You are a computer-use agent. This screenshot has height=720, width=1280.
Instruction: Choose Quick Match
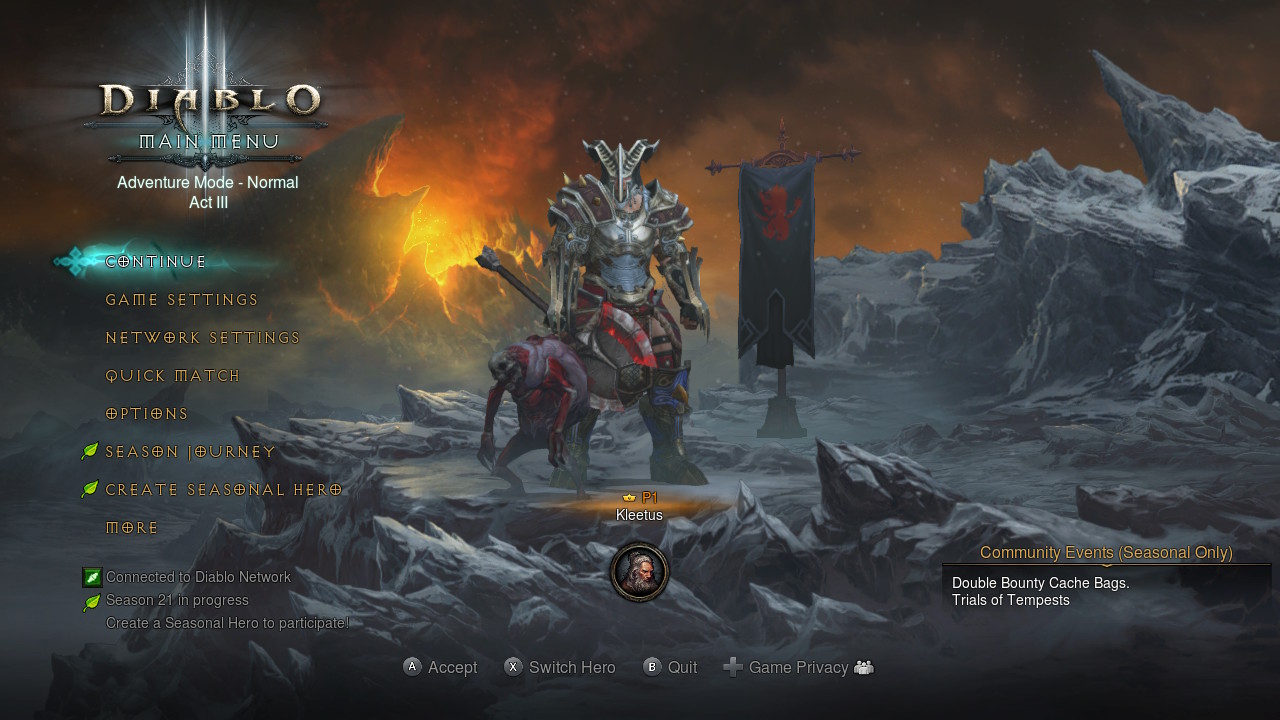[x=173, y=376]
